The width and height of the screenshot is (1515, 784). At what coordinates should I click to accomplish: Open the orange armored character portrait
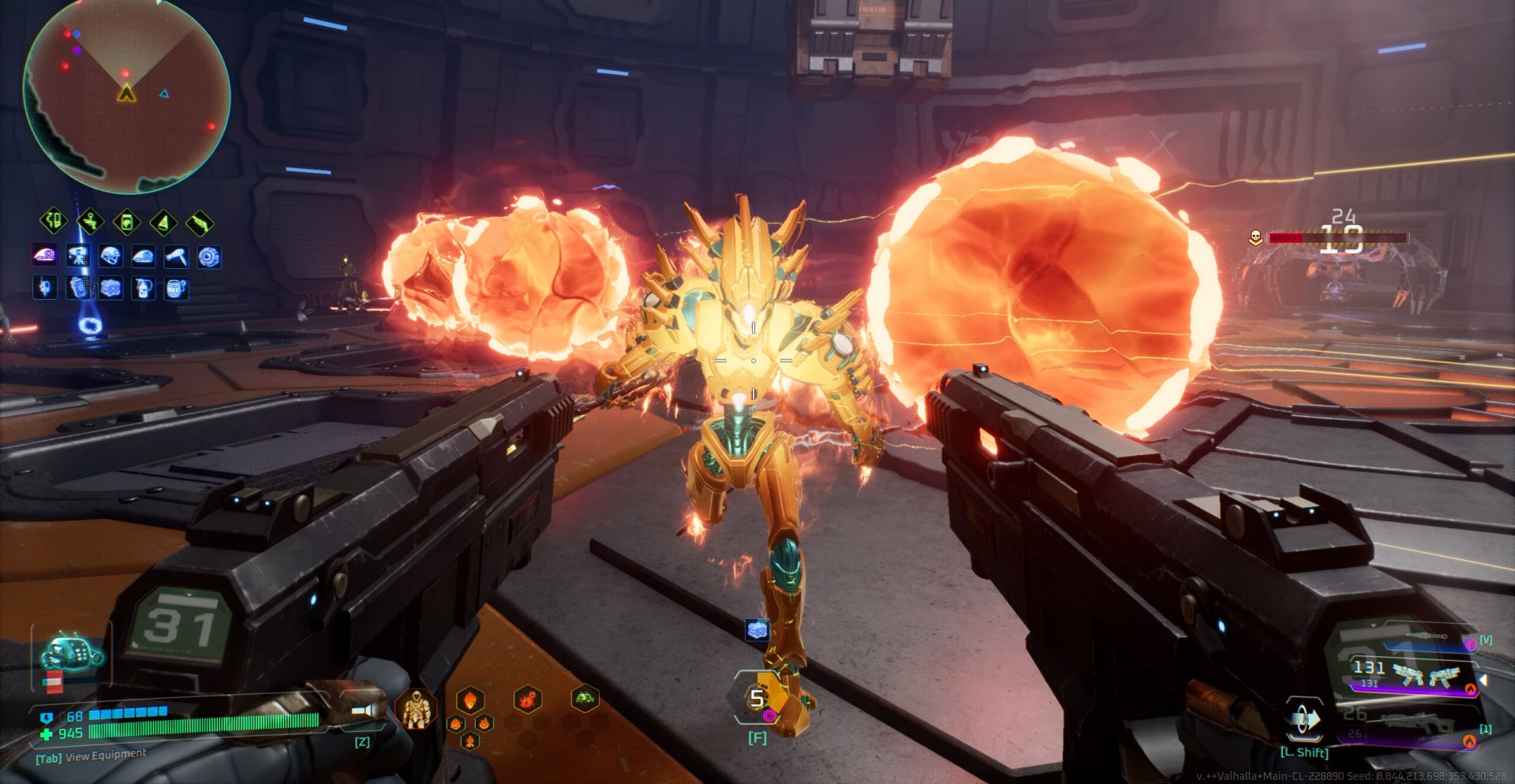[415, 708]
